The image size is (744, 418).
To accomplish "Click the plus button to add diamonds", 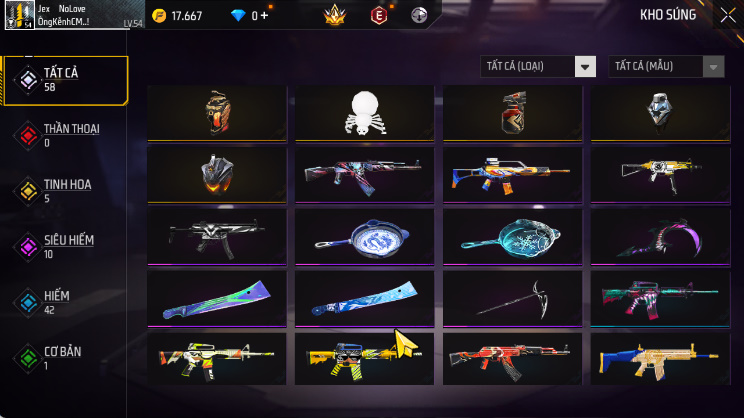I will click(264, 15).
